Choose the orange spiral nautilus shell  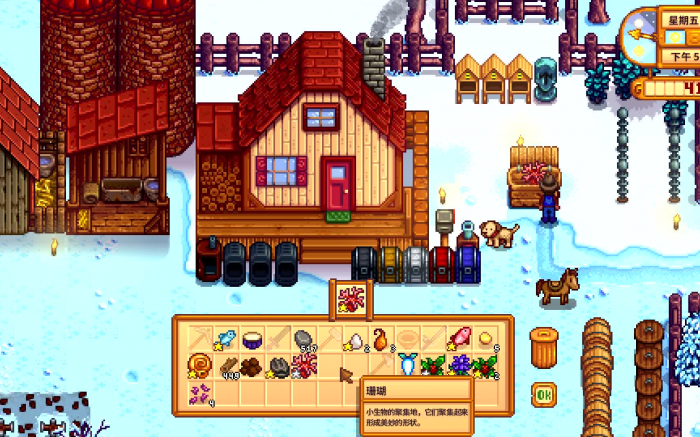click(199, 365)
